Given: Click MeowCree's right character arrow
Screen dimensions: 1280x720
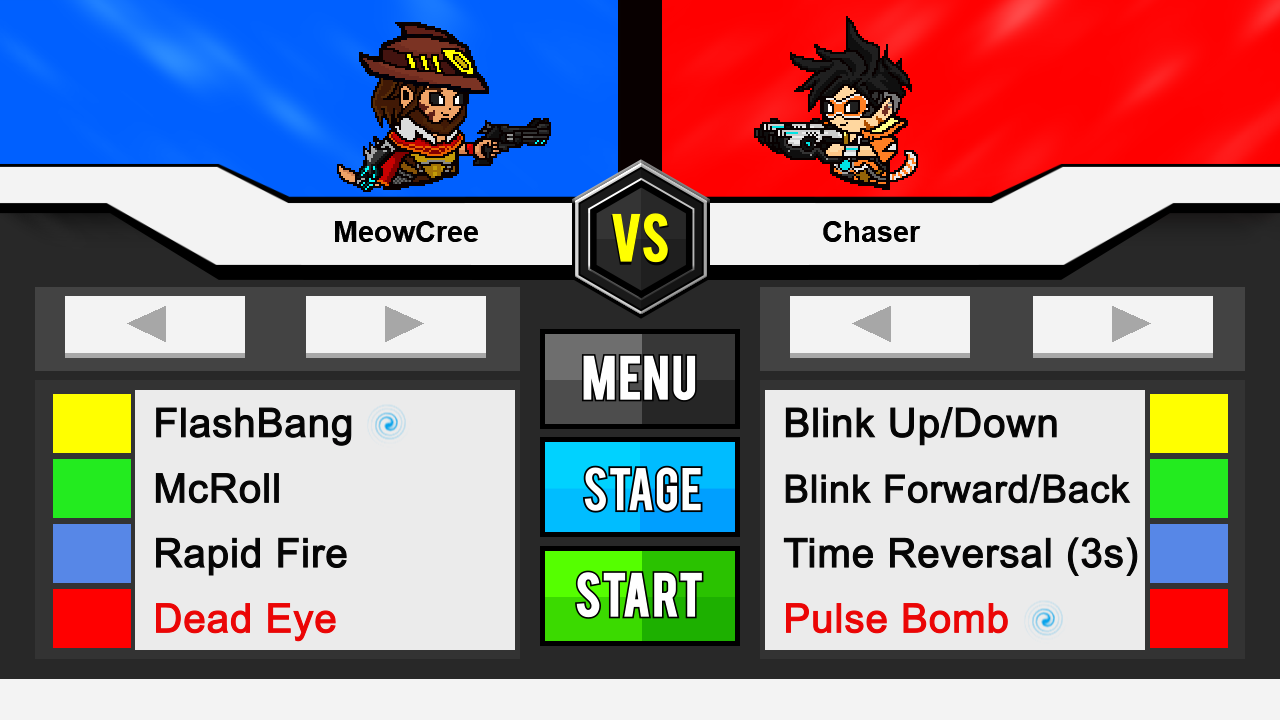Looking at the screenshot, I should pyautogui.click(x=396, y=325).
